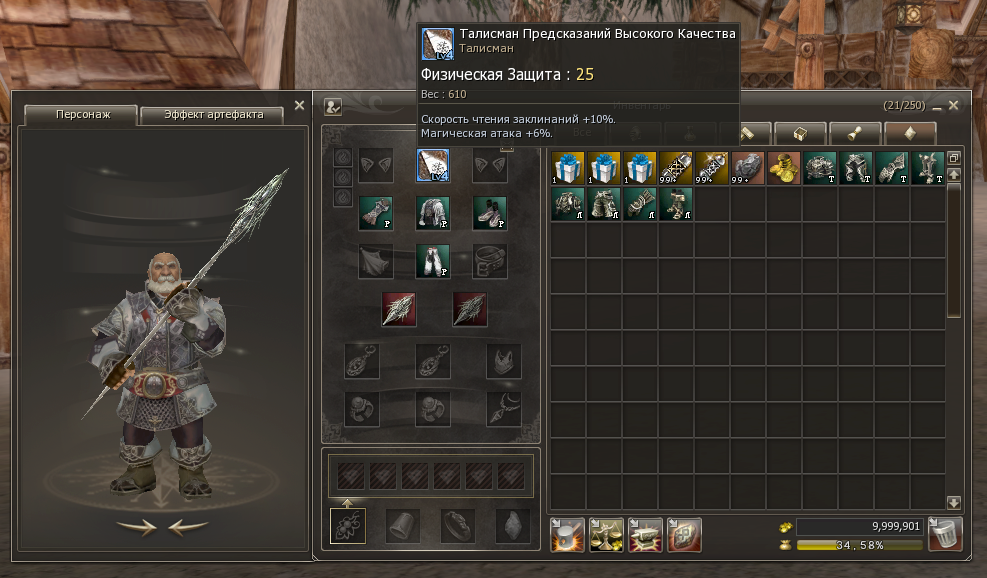The image size is (987, 578).
Task: Close the inventory window
Action: 953,105
